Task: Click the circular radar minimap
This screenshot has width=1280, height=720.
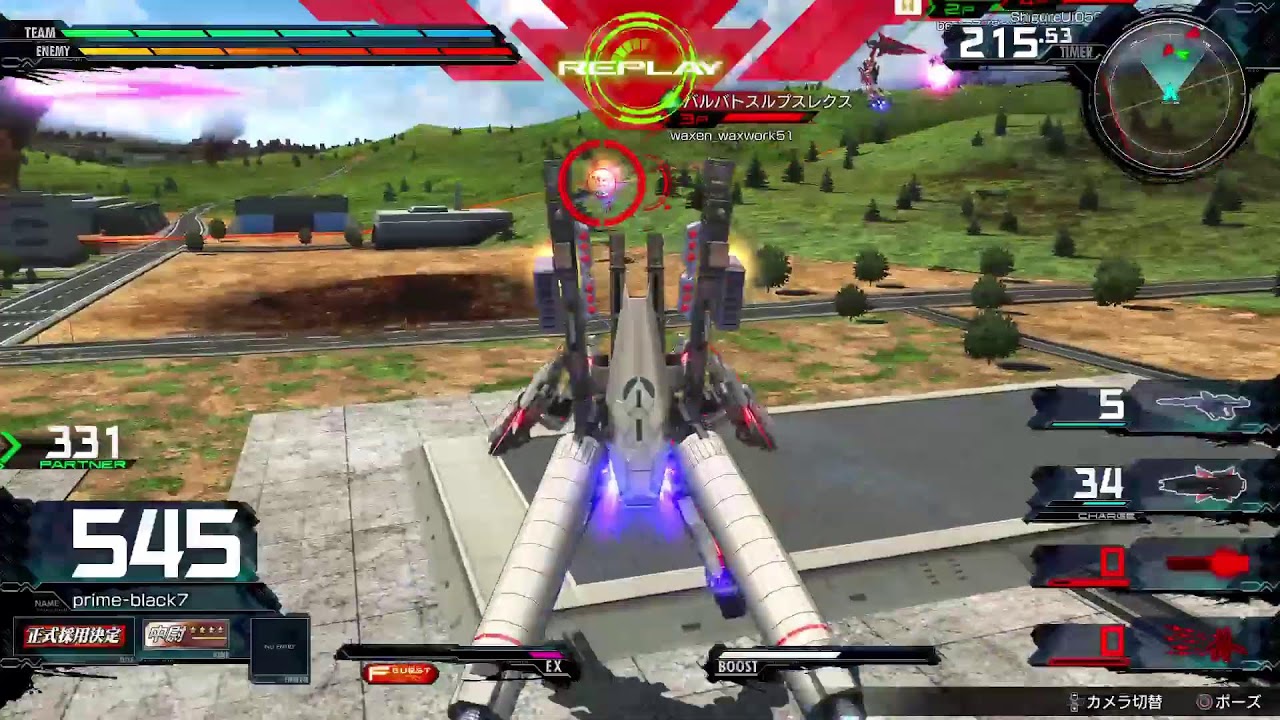Action: click(1168, 95)
